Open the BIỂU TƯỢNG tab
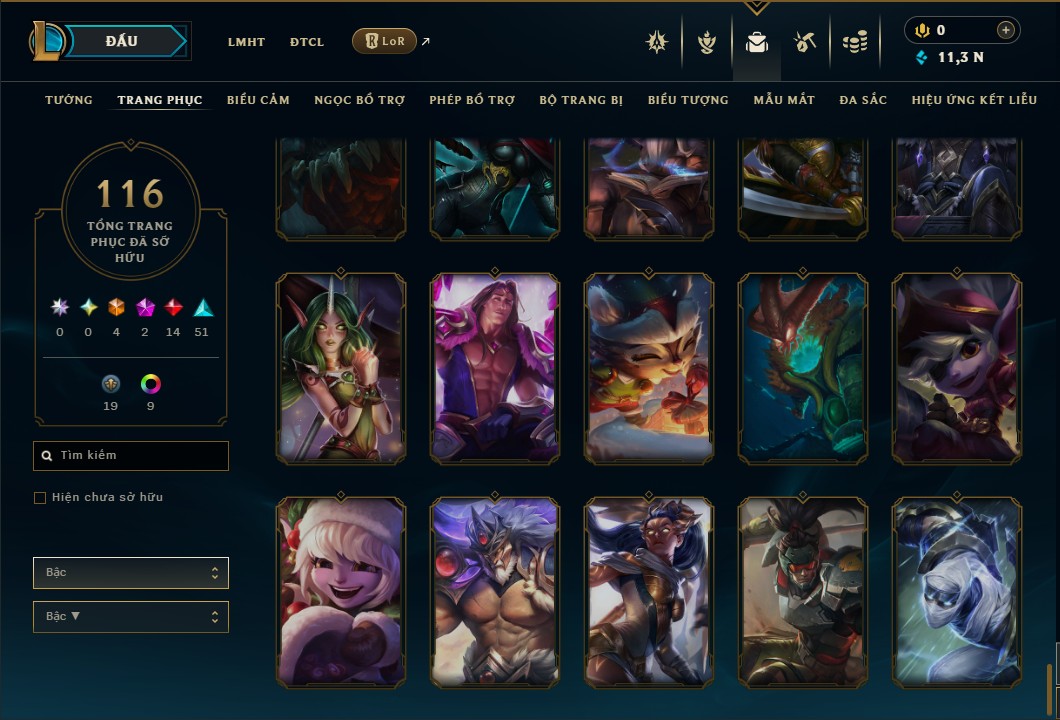This screenshot has width=1060, height=720. 688,100
